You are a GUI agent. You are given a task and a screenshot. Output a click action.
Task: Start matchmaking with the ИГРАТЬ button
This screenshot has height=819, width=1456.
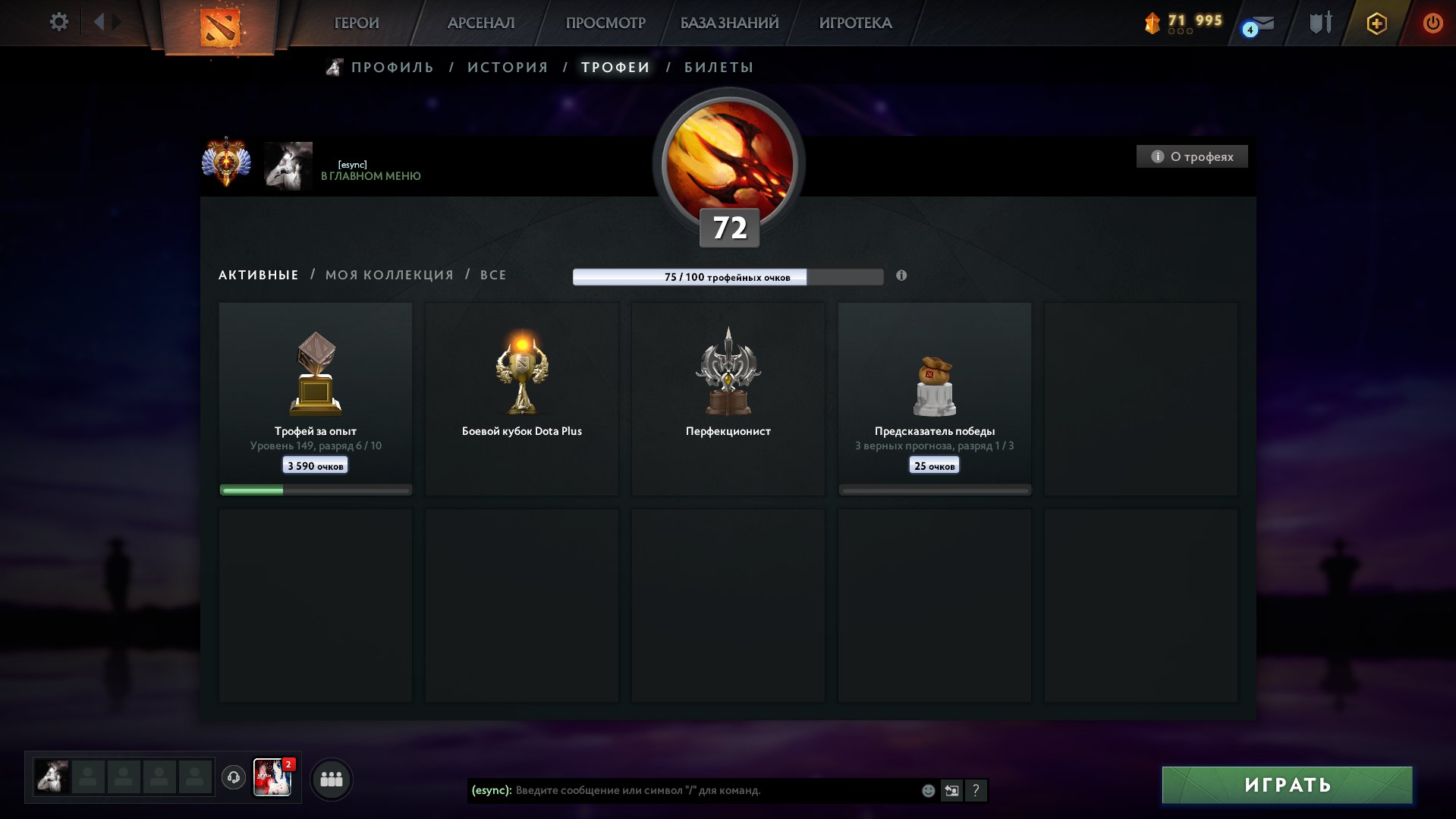pyautogui.click(x=1287, y=785)
